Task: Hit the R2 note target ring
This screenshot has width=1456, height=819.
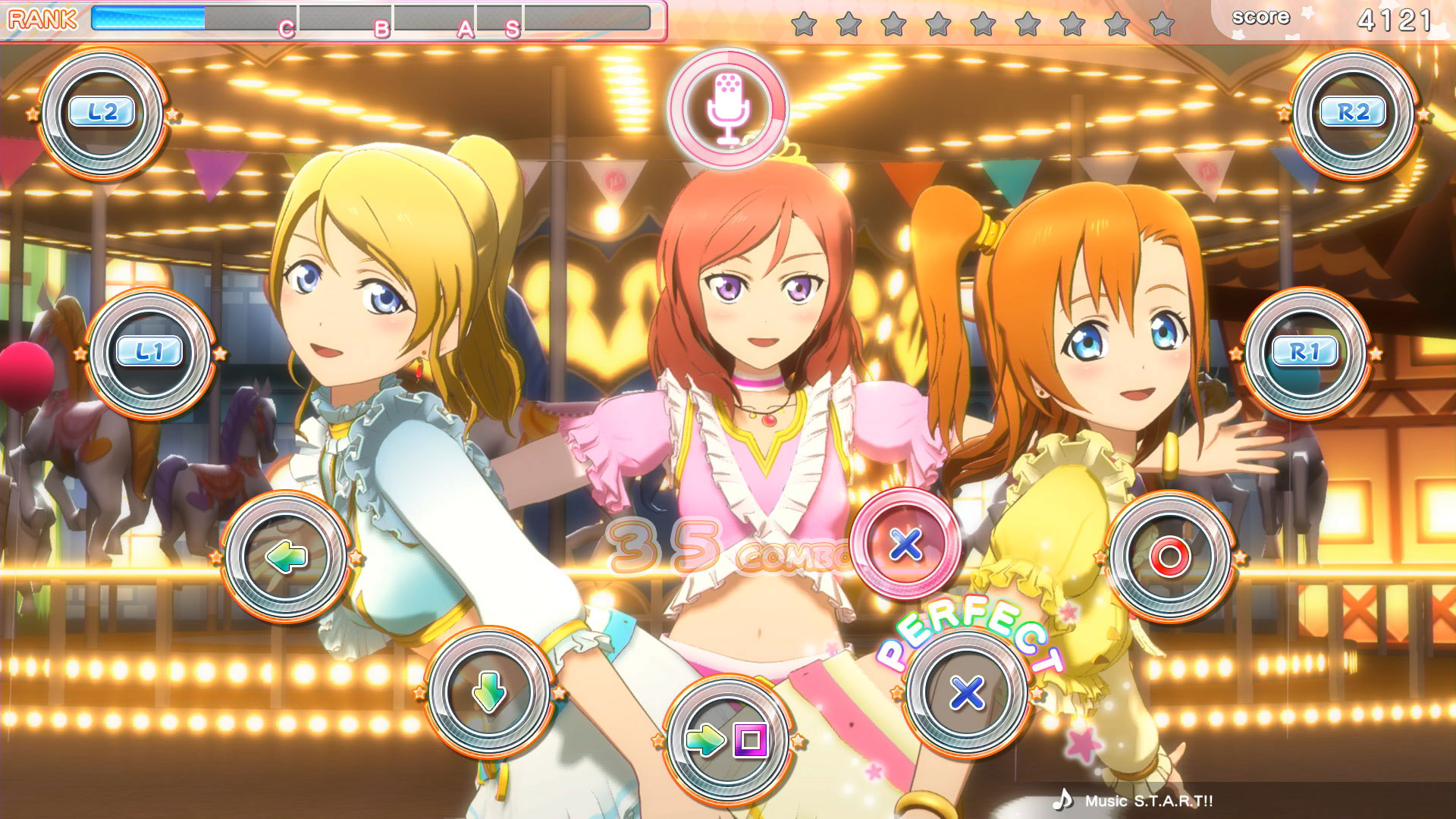Action: (x=1353, y=113)
